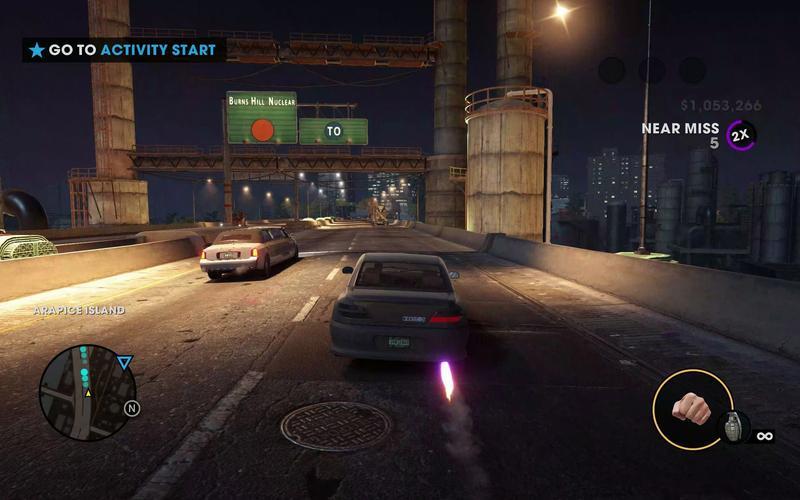Click the Go To Activity Start objective
Screen dimensions: 800x500
coord(124,50)
